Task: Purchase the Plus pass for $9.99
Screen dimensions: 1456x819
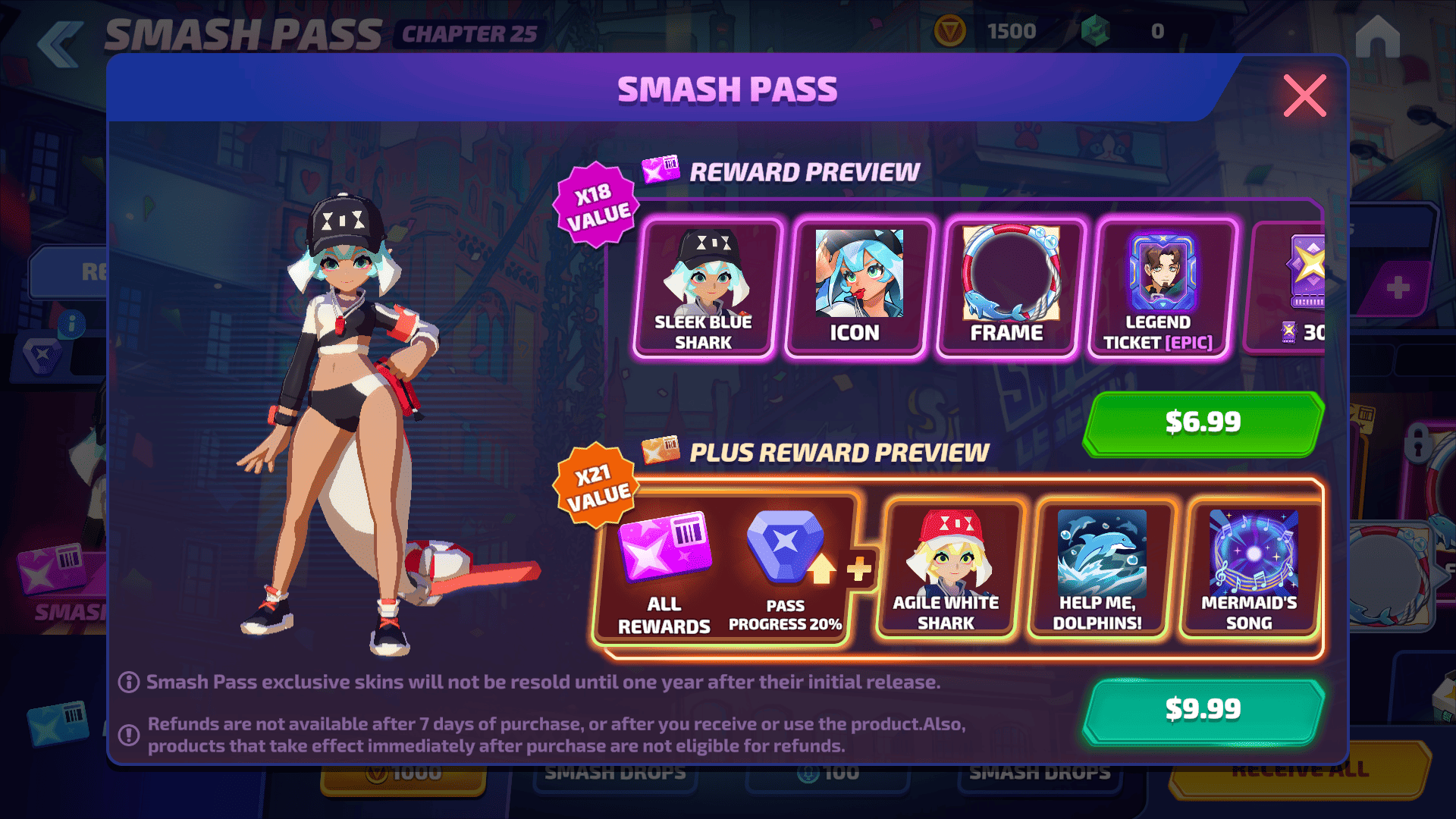Action: click(x=1203, y=710)
